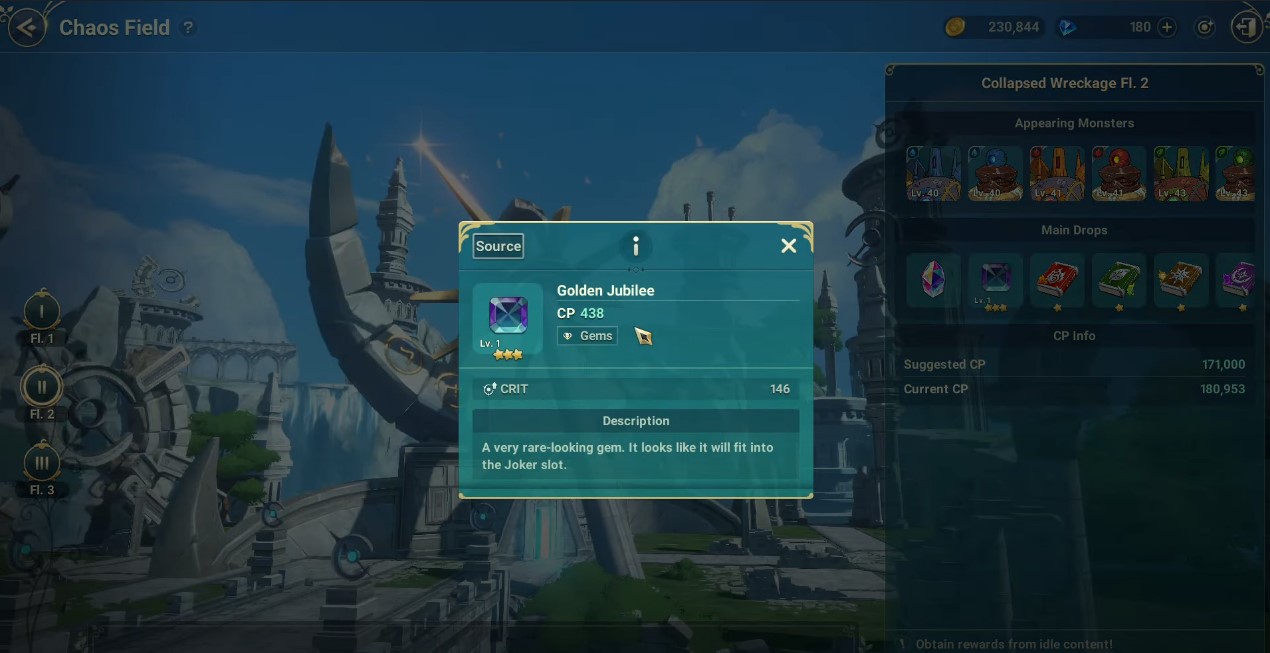
Task: Select Floor 3 stage node
Action: (42, 463)
